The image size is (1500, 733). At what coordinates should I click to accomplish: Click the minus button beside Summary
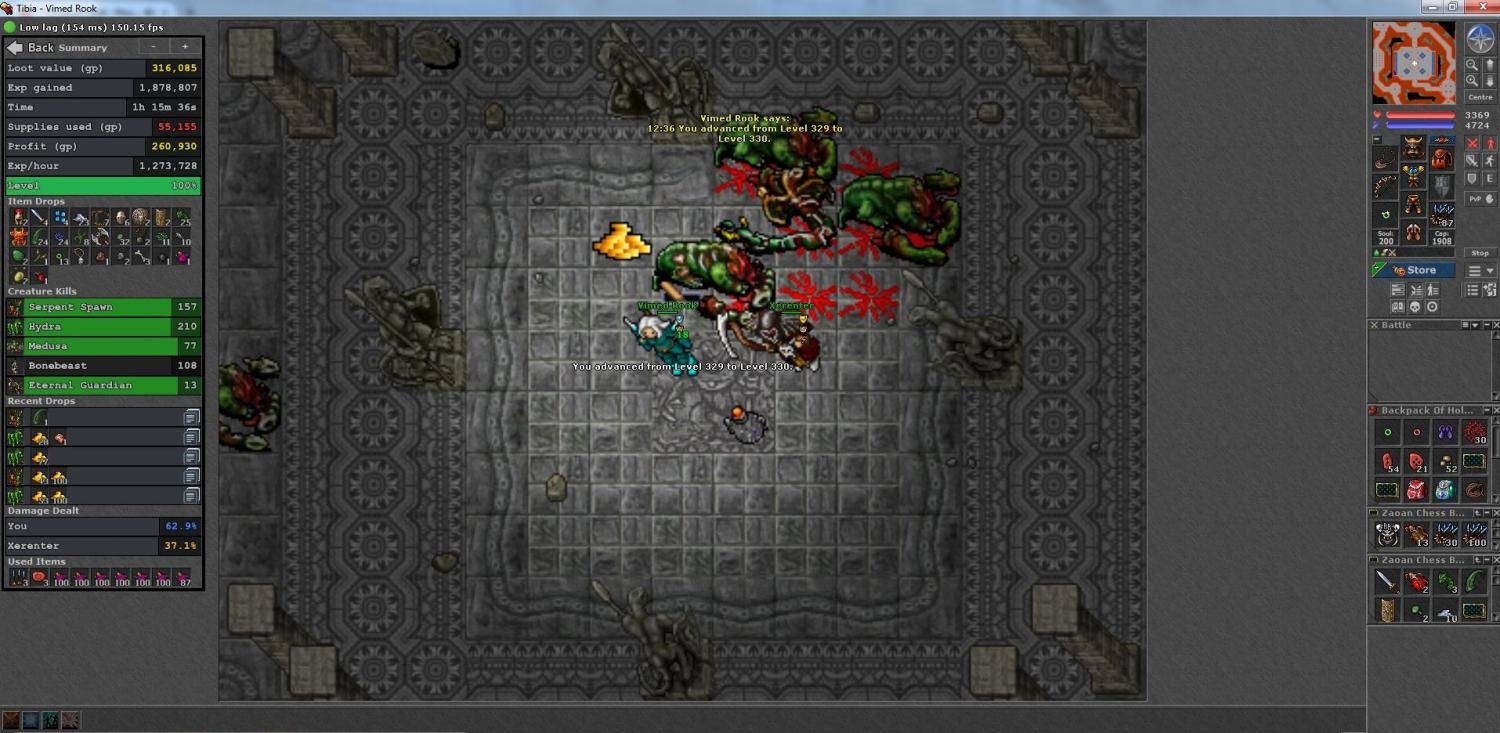pyautogui.click(x=153, y=47)
